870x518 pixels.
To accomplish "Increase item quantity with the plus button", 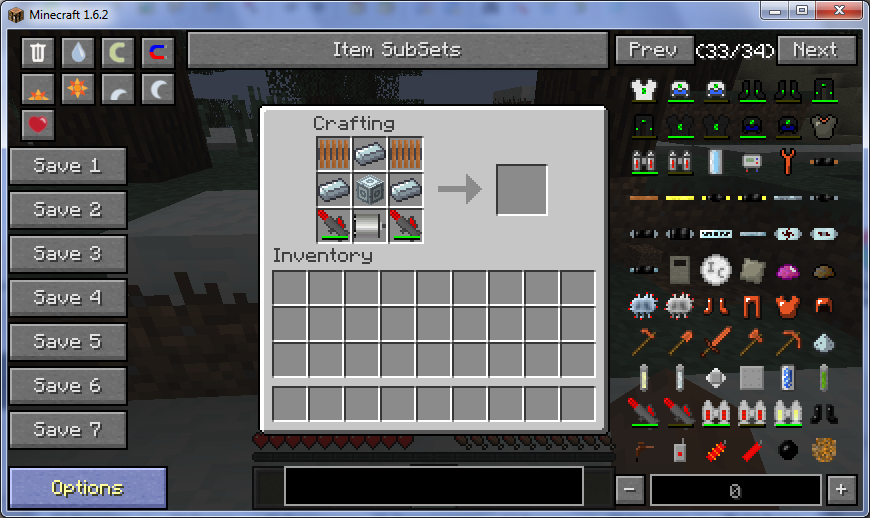I will [x=840, y=490].
